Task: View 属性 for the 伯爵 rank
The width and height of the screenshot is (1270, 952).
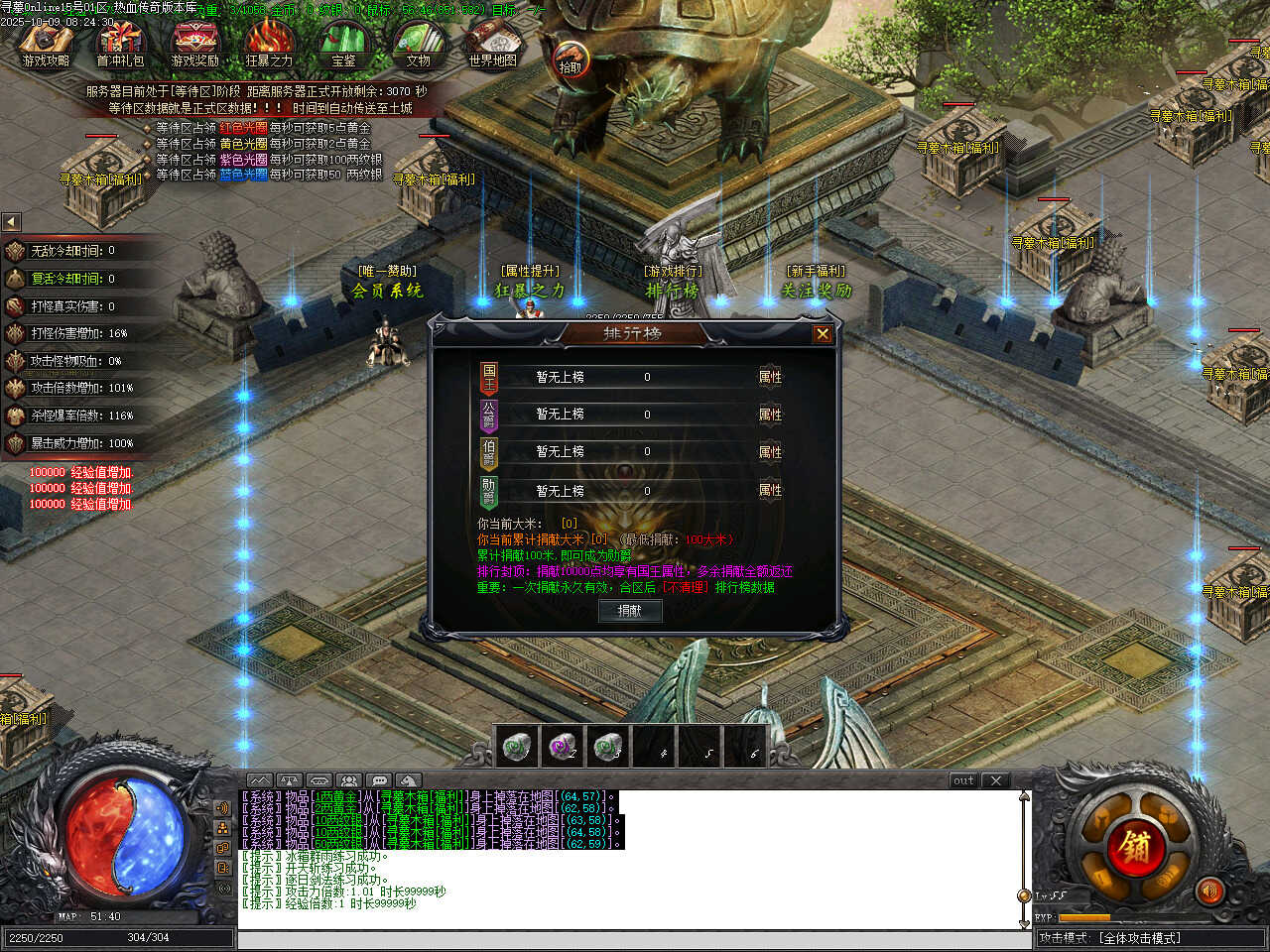Action: (770, 452)
